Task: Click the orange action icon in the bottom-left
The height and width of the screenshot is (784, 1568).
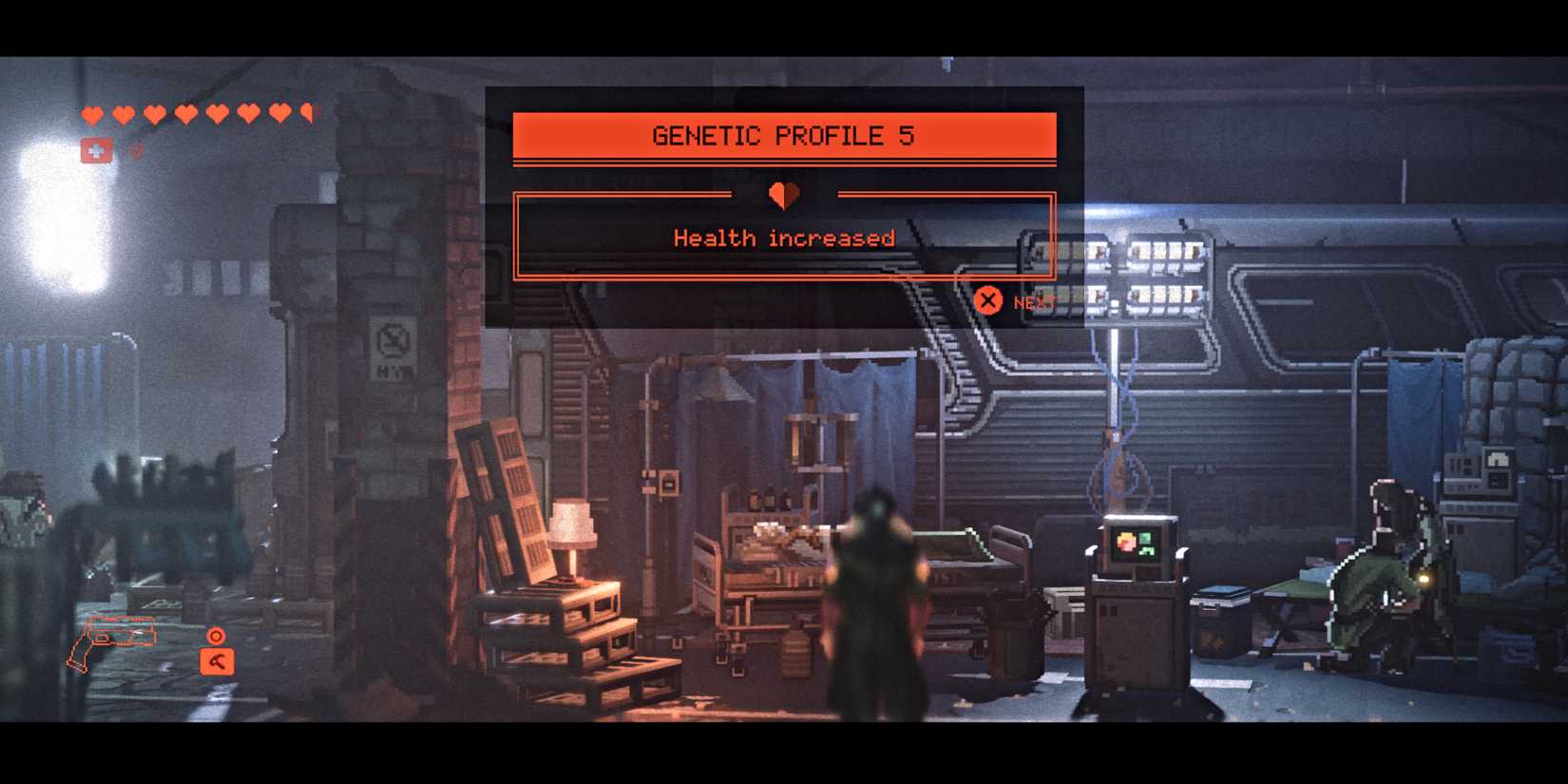Action: point(217,662)
